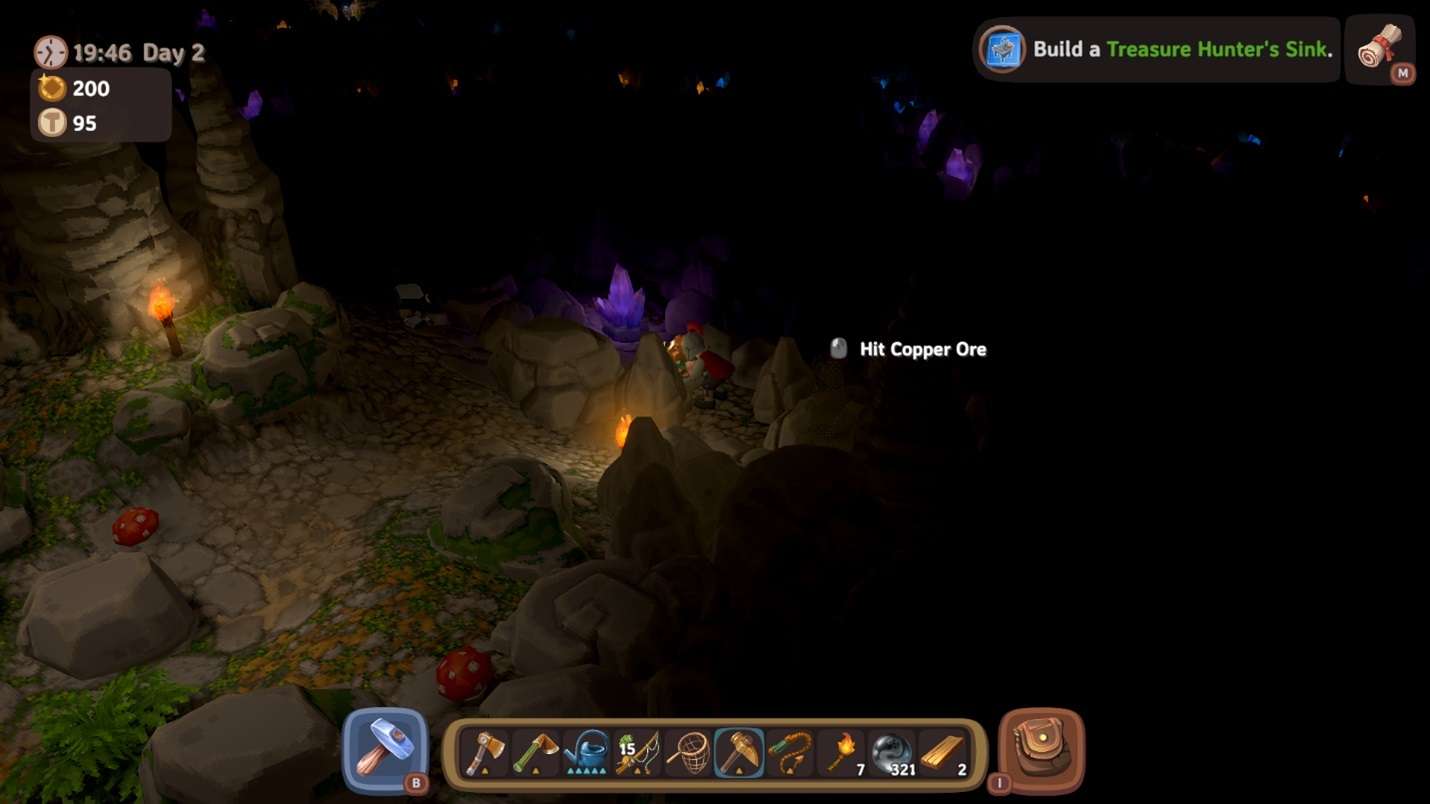Image resolution: width=1430 pixels, height=804 pixels.
Task: Click the Treasure Hunter's Sink objective tracker
Action: (1157, 49)
